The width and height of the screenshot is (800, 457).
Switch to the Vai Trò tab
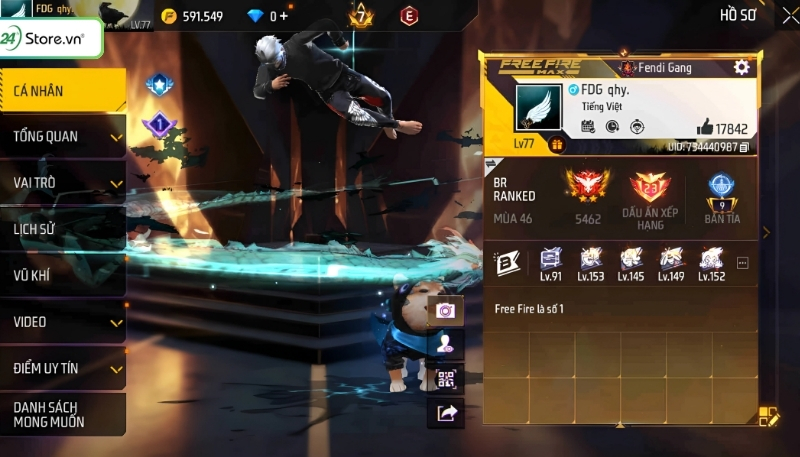coord(62,183)
